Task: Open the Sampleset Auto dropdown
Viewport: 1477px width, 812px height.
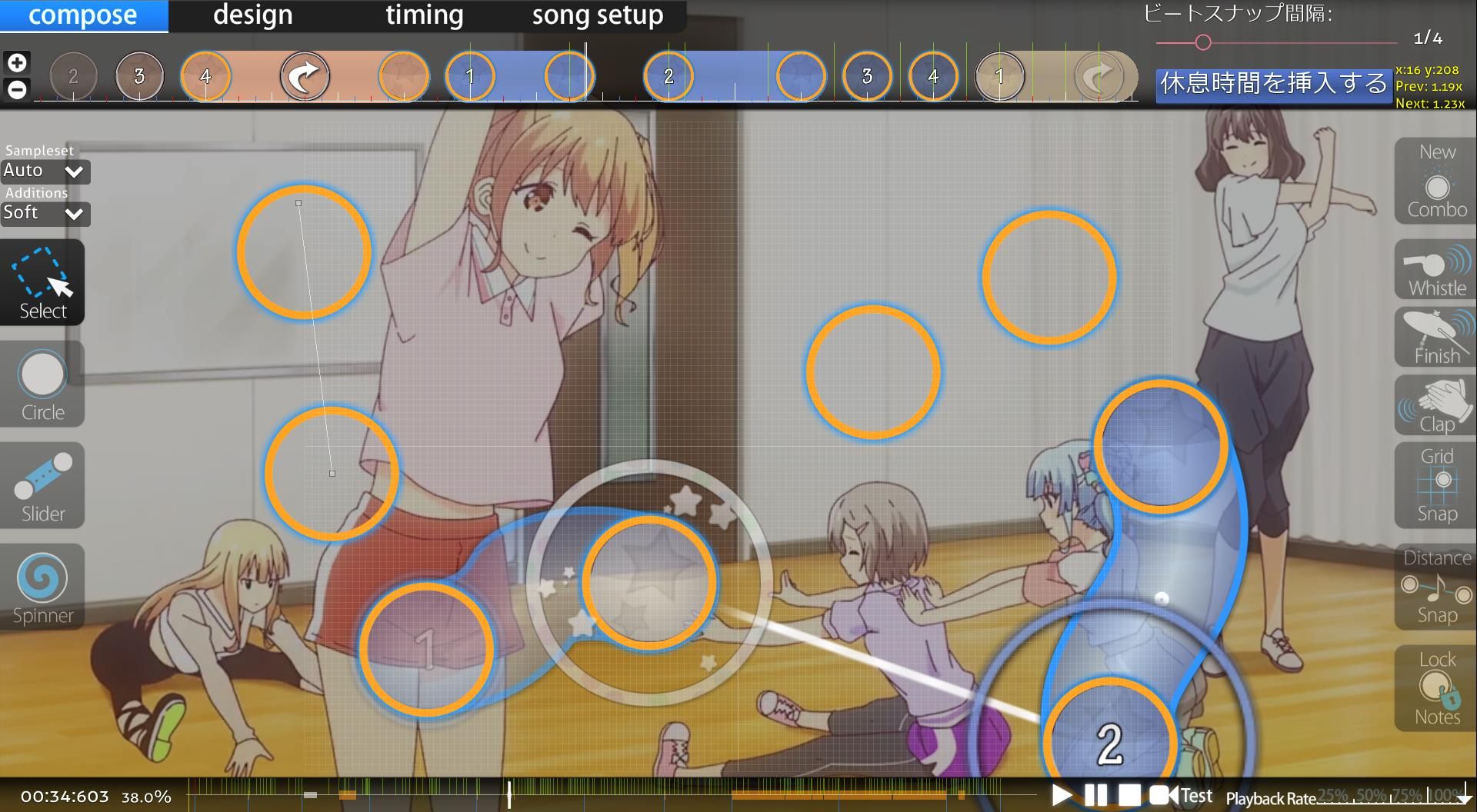Action: 45,171
